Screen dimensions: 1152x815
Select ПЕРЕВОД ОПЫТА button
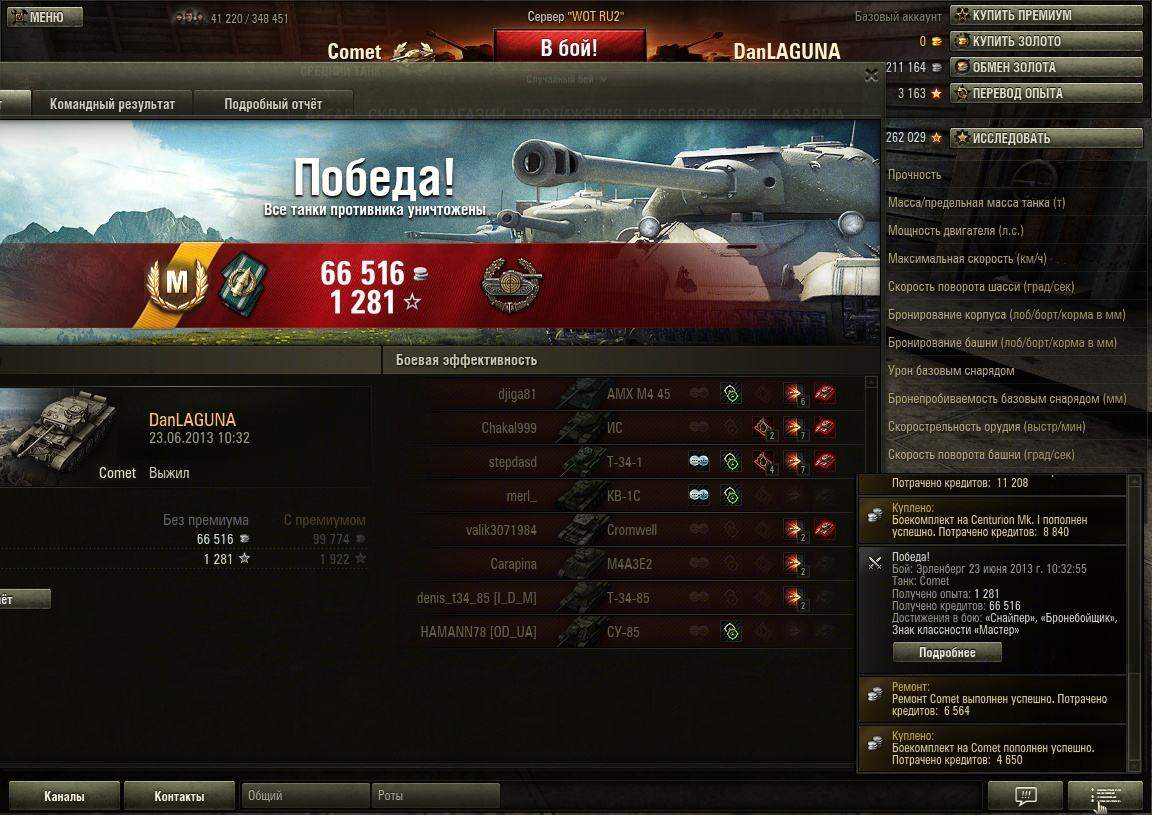1046,94
